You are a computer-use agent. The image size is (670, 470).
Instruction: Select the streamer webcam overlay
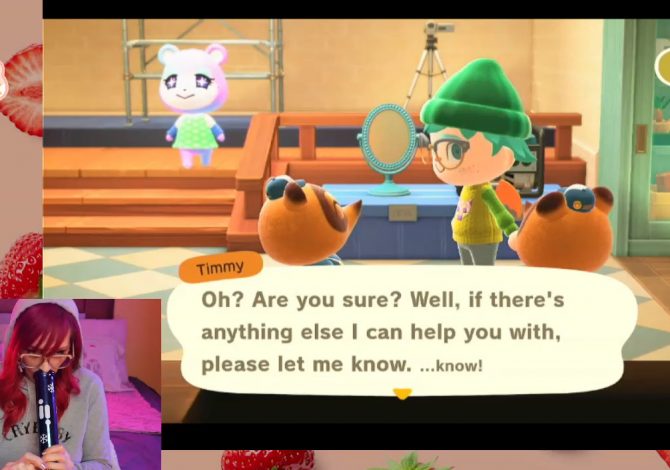[80, 384]
